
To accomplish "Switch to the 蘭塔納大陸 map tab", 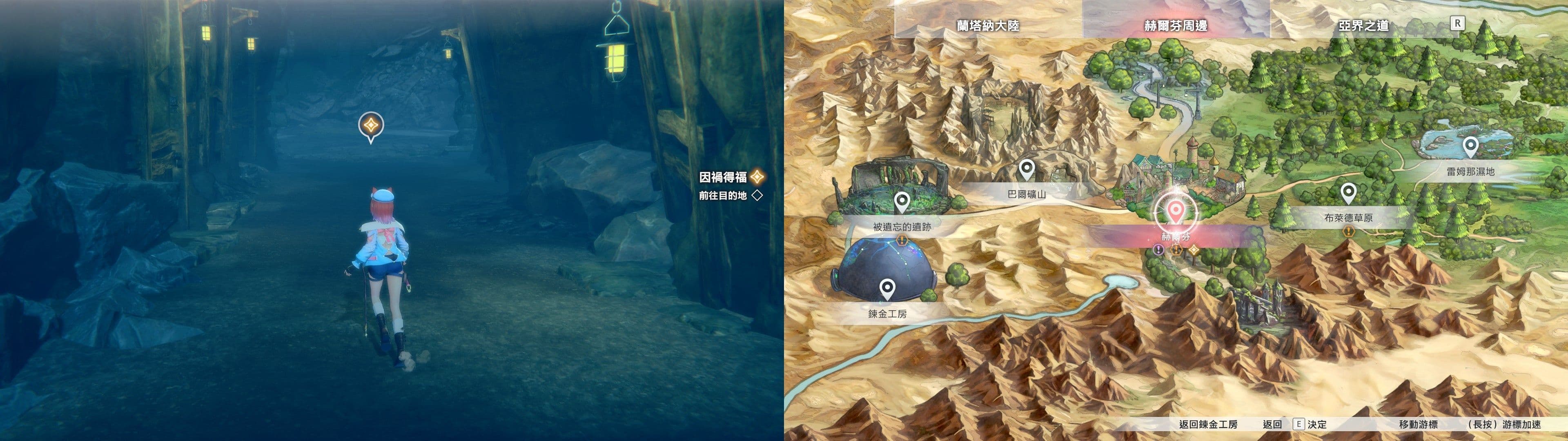I will point(987,26).
